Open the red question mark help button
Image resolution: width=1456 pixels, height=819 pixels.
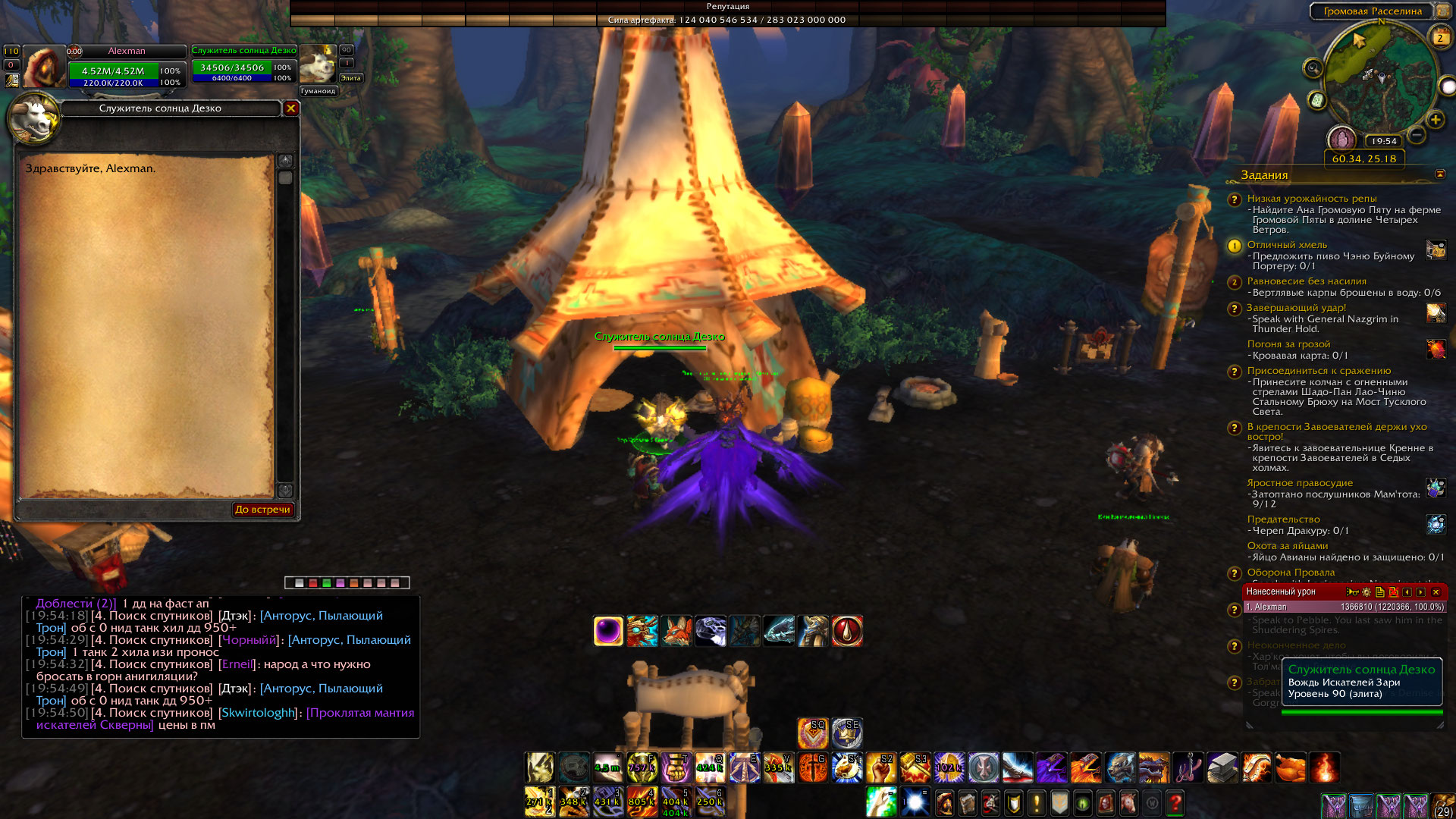click(x=1175, y=802)
